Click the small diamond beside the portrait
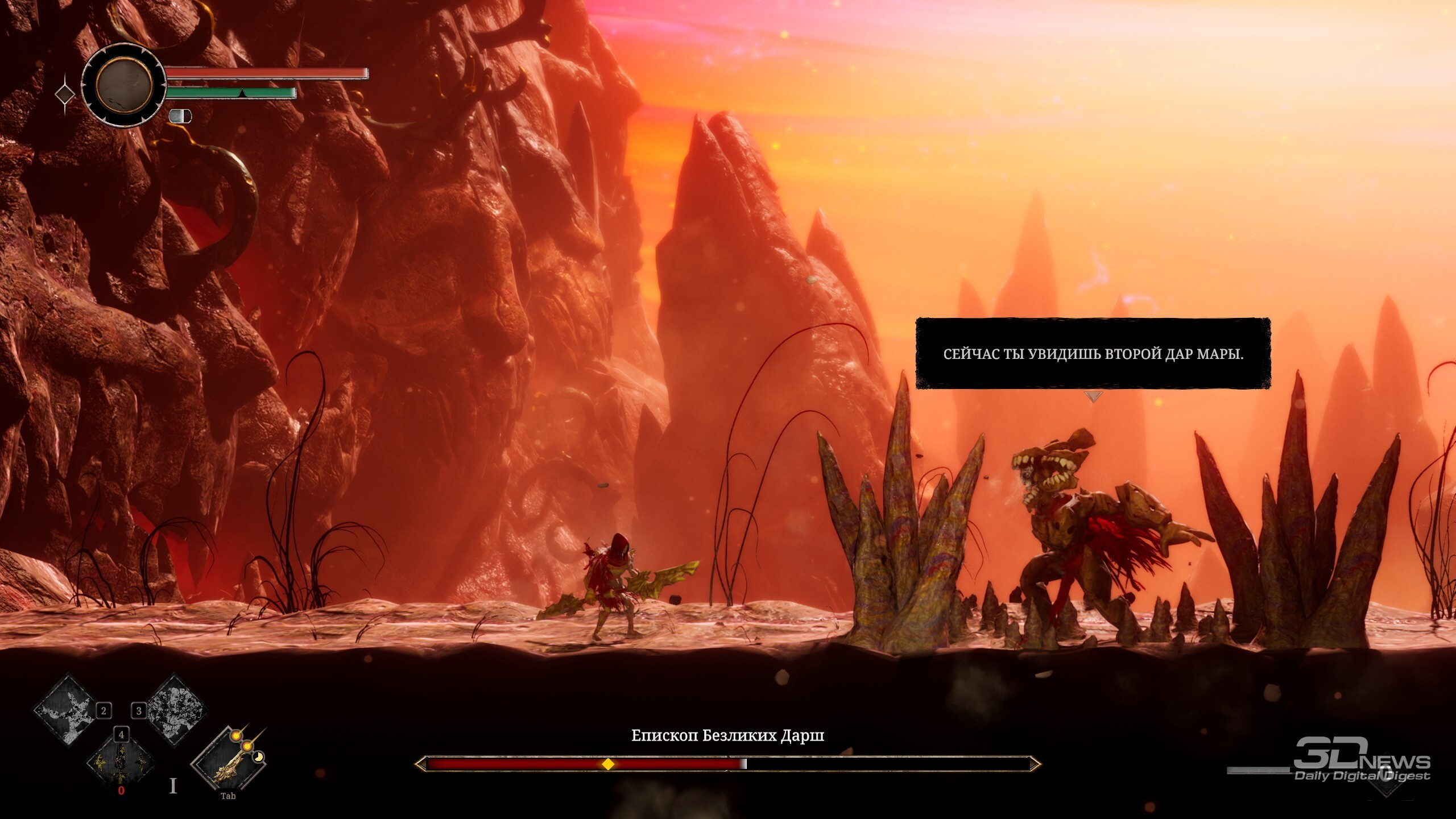The width and height of the screenshot is (1456, 819). 65,94
